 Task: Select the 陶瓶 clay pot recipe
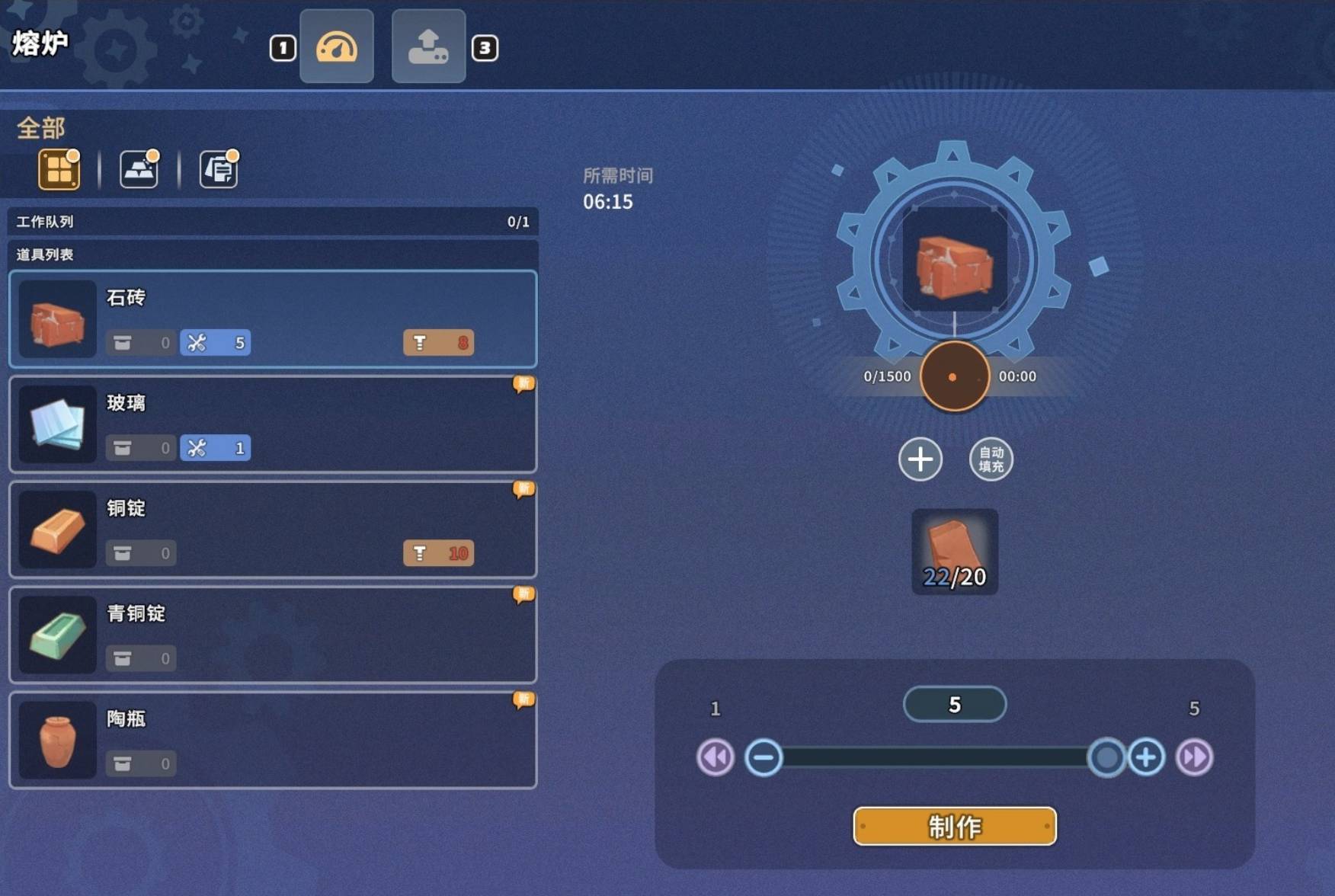click(x=273, y=740)
